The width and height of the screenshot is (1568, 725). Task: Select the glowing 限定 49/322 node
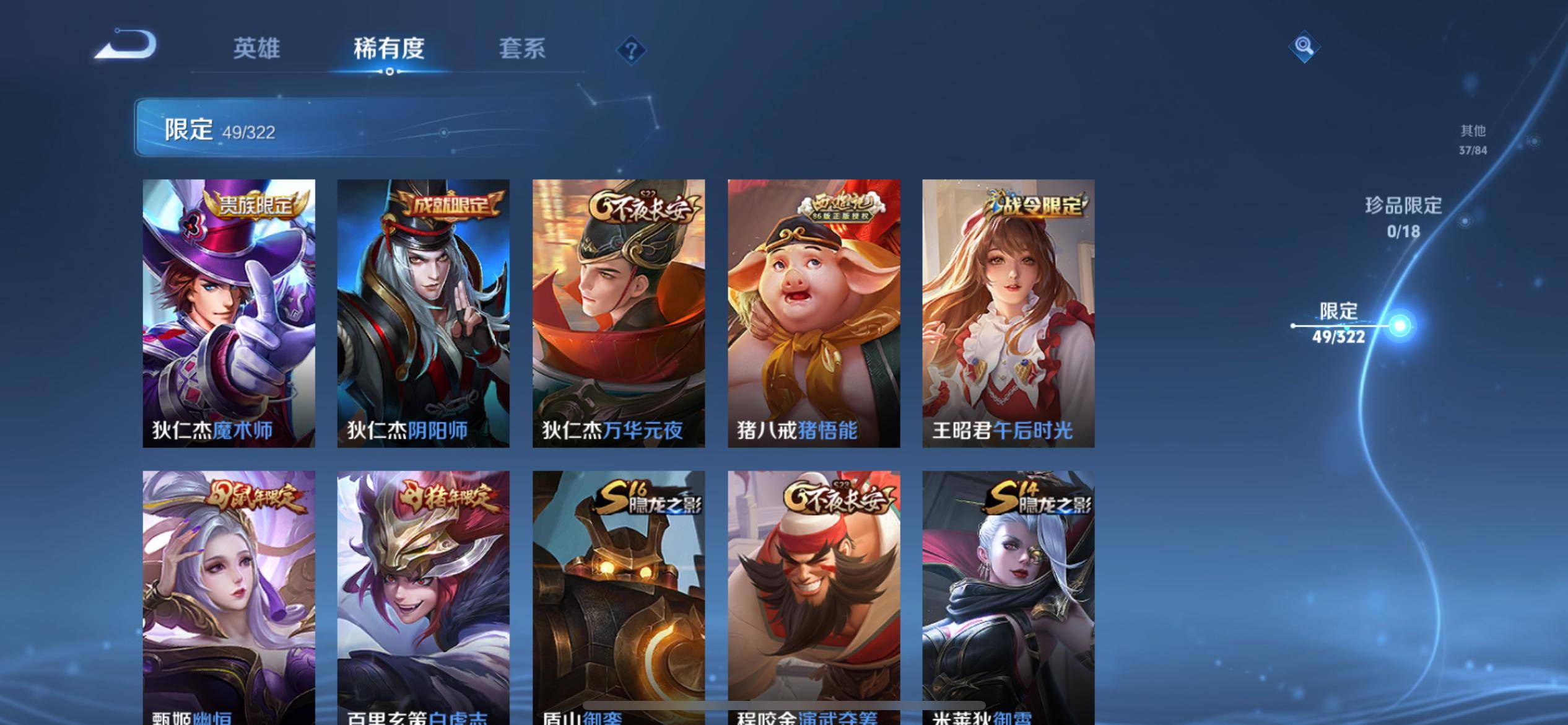click(1399, 325)
